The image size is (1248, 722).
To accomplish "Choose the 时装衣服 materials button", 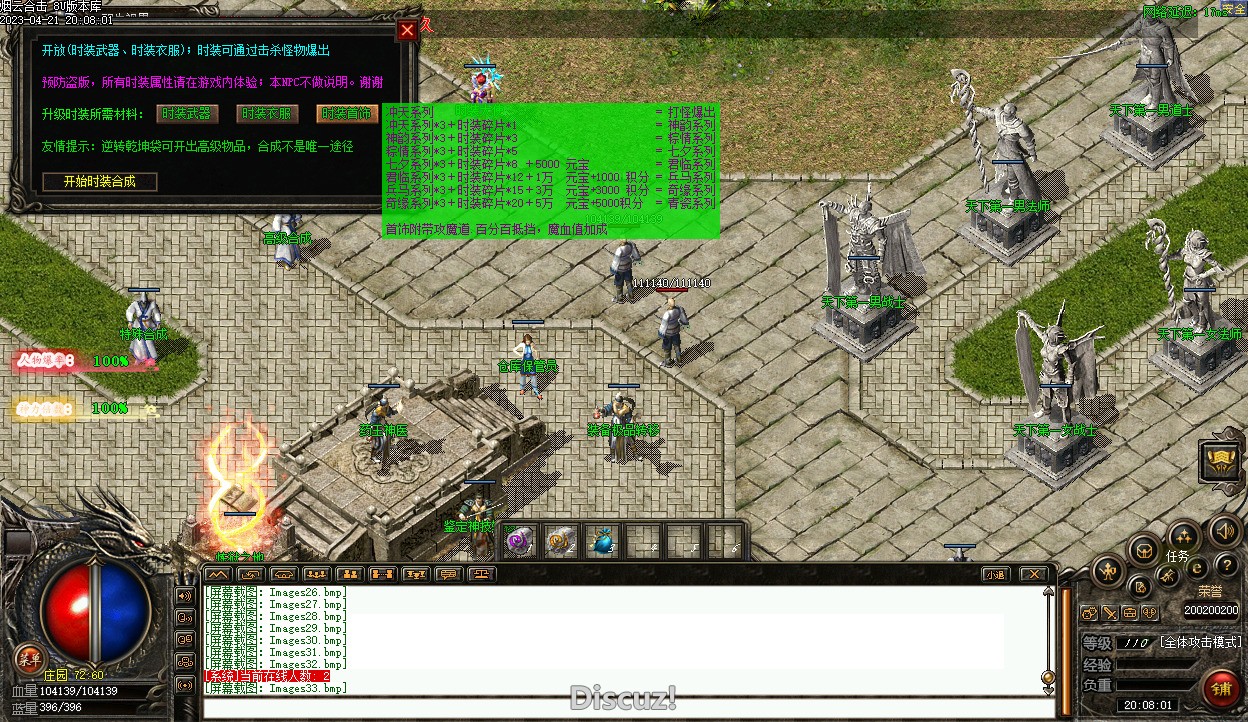I will 267,114.
